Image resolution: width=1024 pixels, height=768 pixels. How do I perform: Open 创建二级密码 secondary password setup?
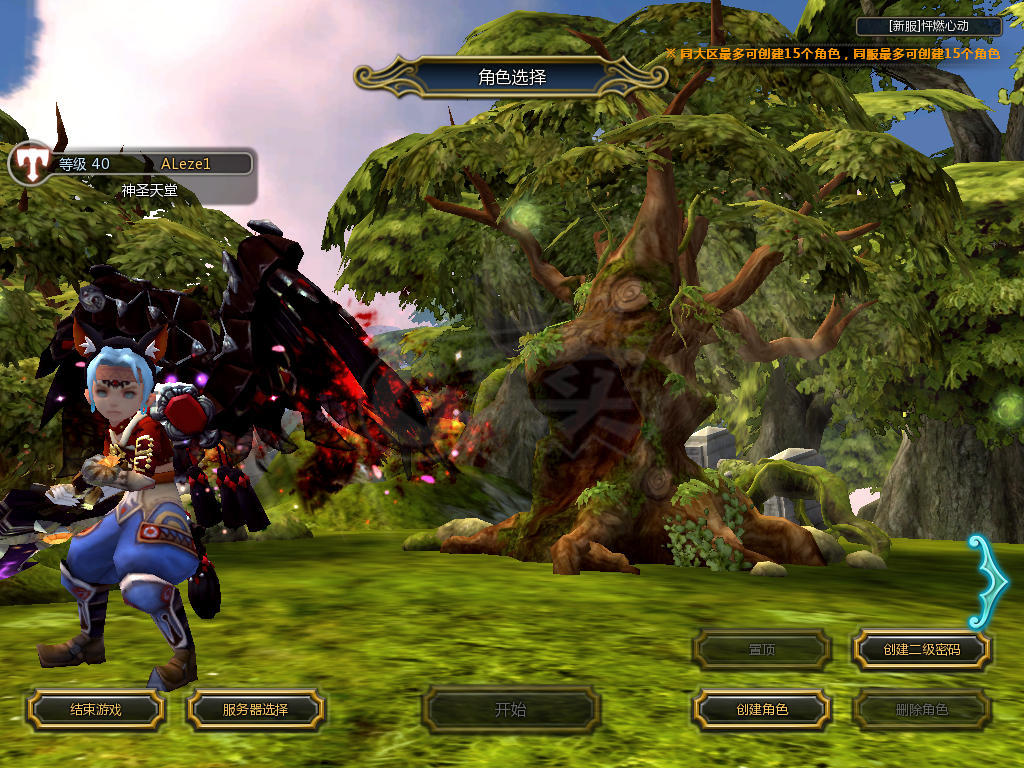(922, 650)
